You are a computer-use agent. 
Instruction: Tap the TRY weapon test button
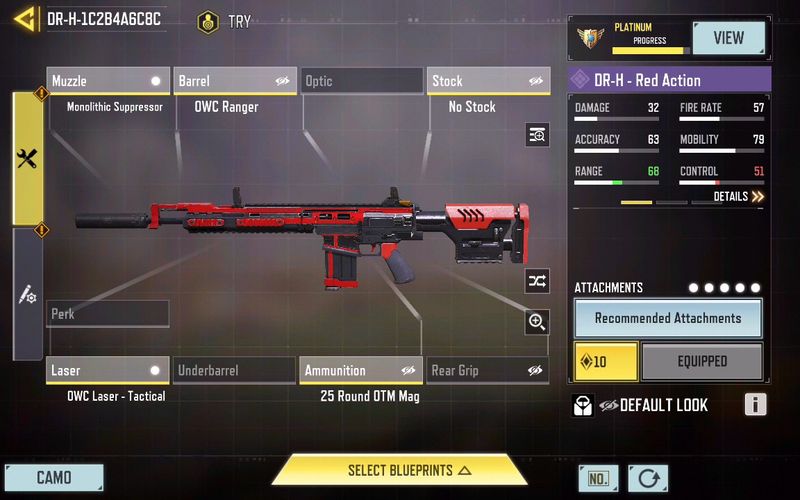[225, 21]
